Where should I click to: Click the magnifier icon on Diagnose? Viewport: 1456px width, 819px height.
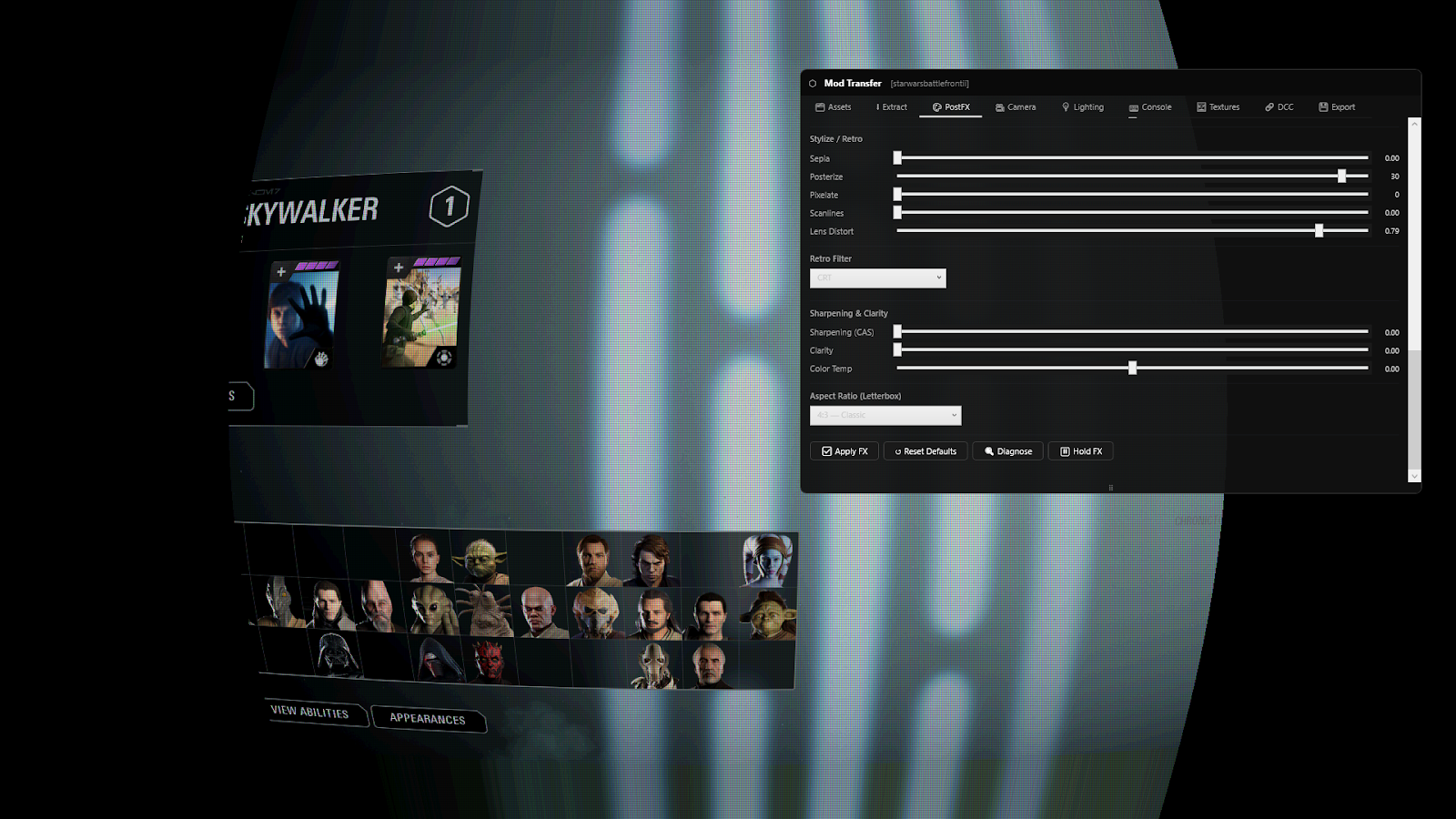tap(989, 450)
